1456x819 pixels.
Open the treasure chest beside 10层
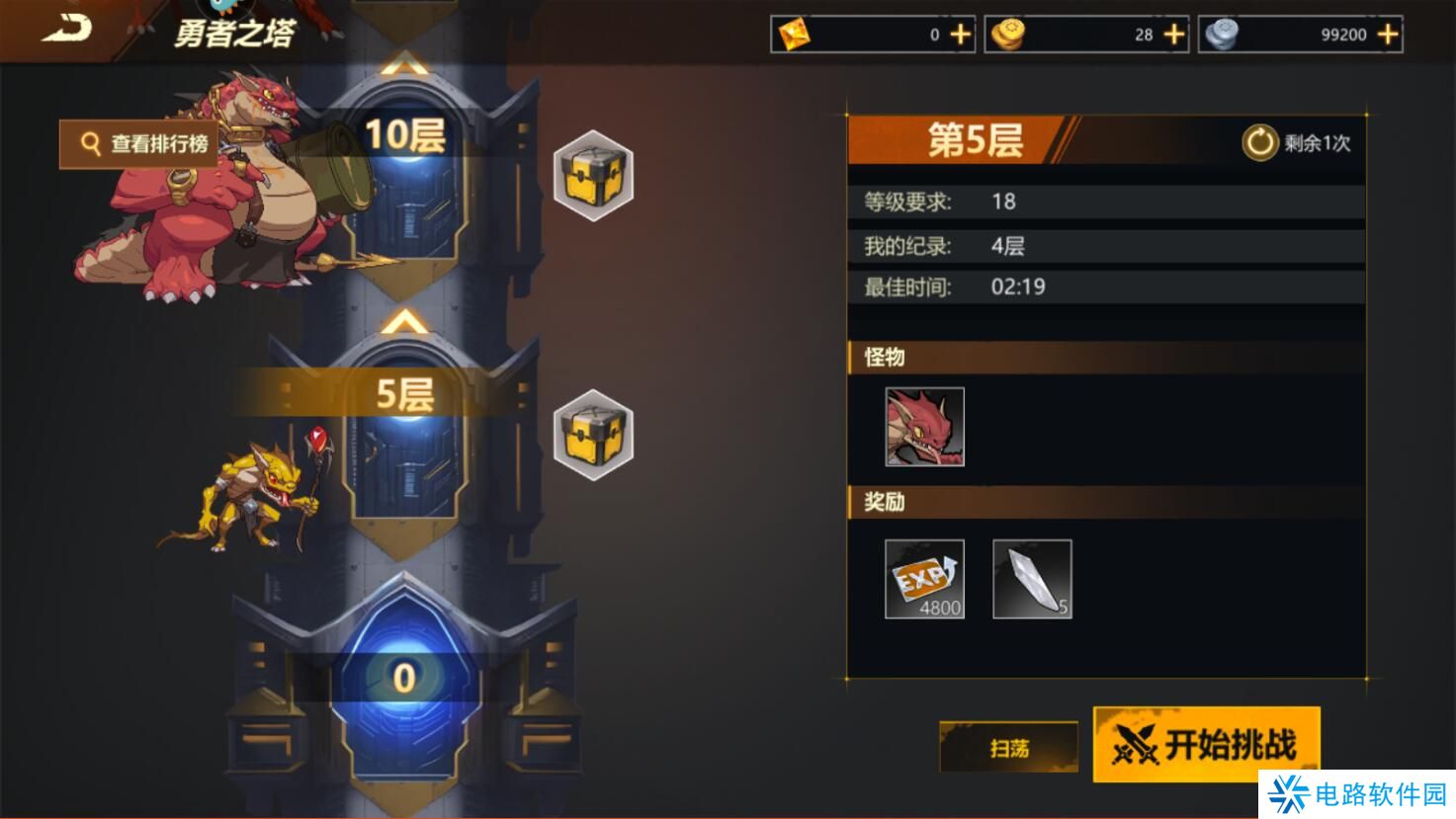593,176
